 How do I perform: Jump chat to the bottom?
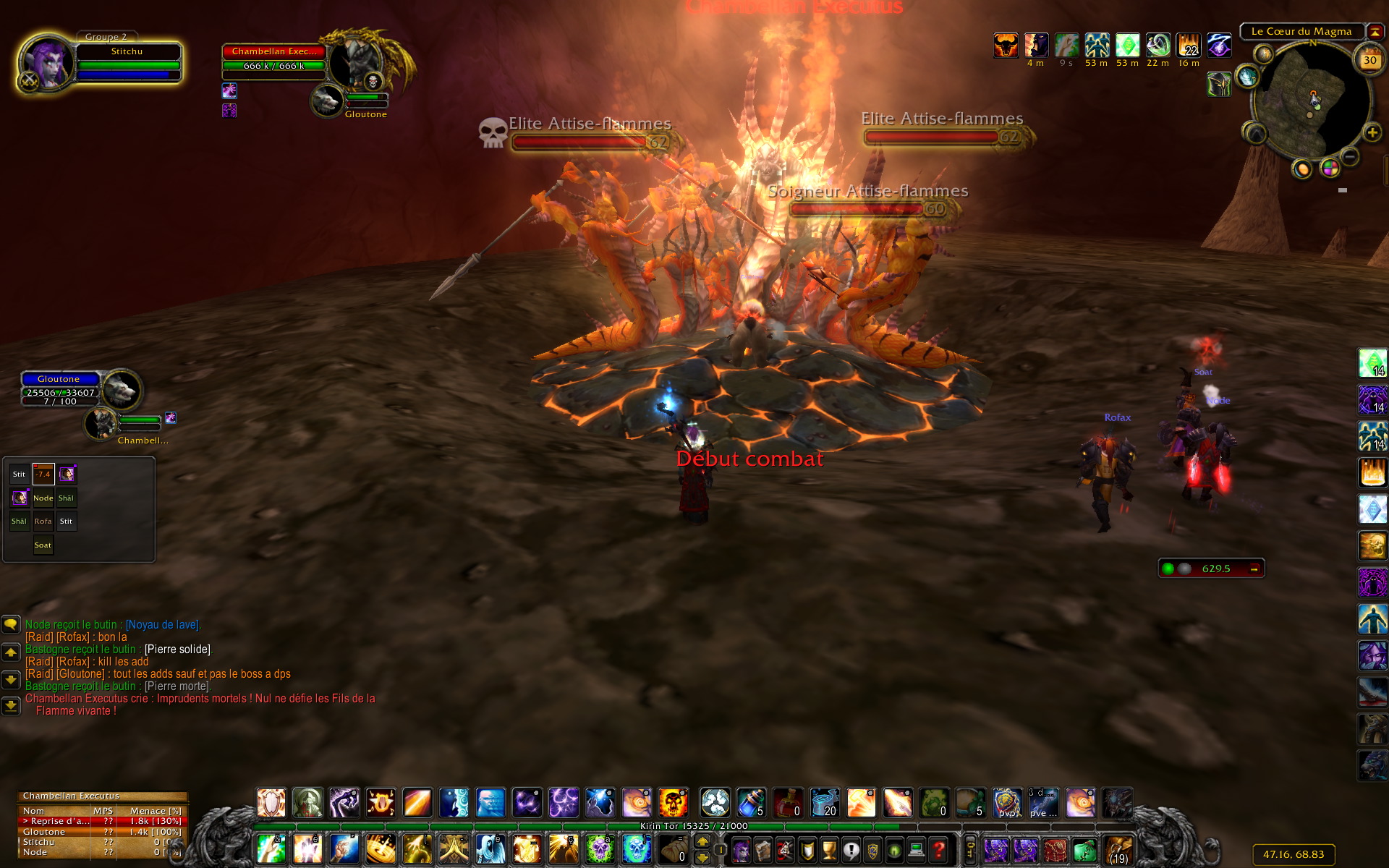click(11, 705)
